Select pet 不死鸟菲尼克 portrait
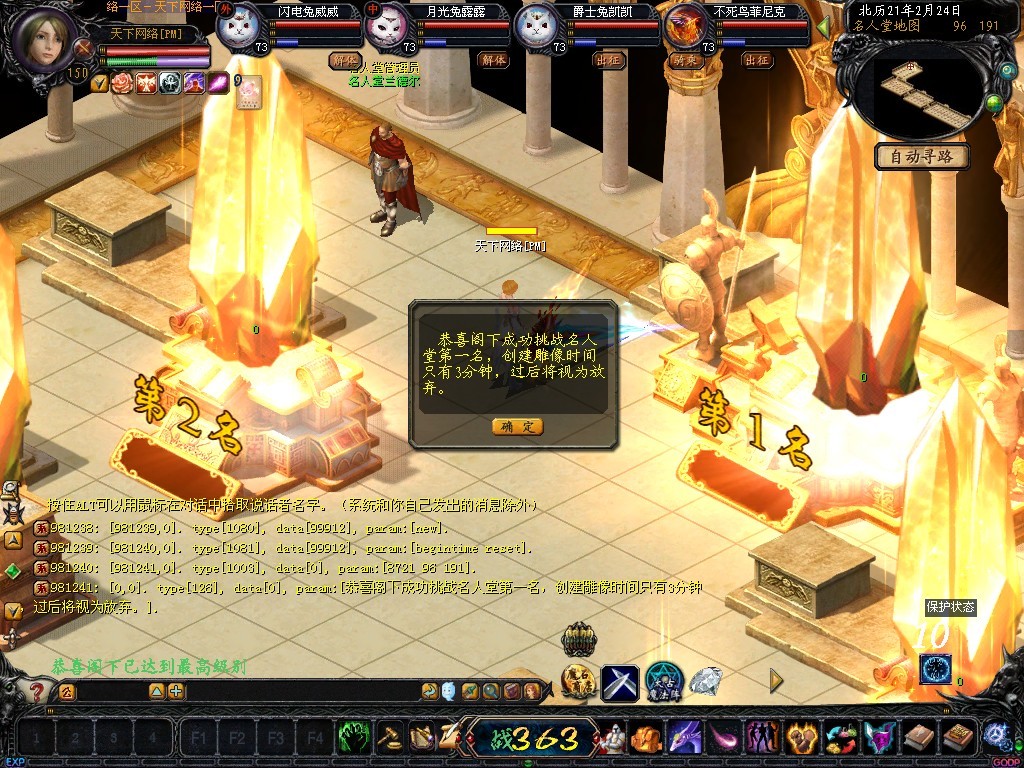This screenshot has height=768, width=1024. [x=686, y=28]
